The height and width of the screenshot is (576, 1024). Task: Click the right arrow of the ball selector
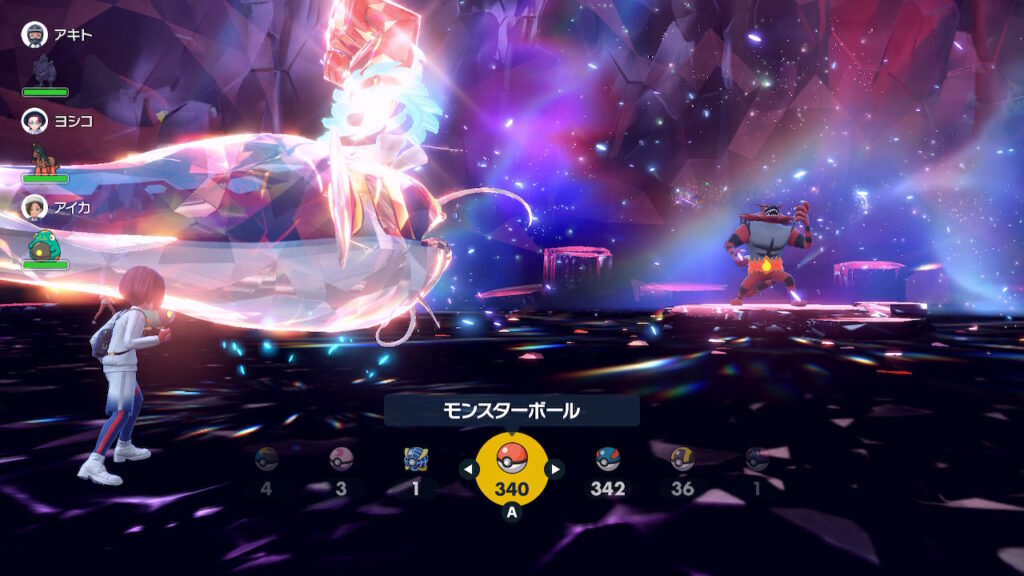coord(555,468)
